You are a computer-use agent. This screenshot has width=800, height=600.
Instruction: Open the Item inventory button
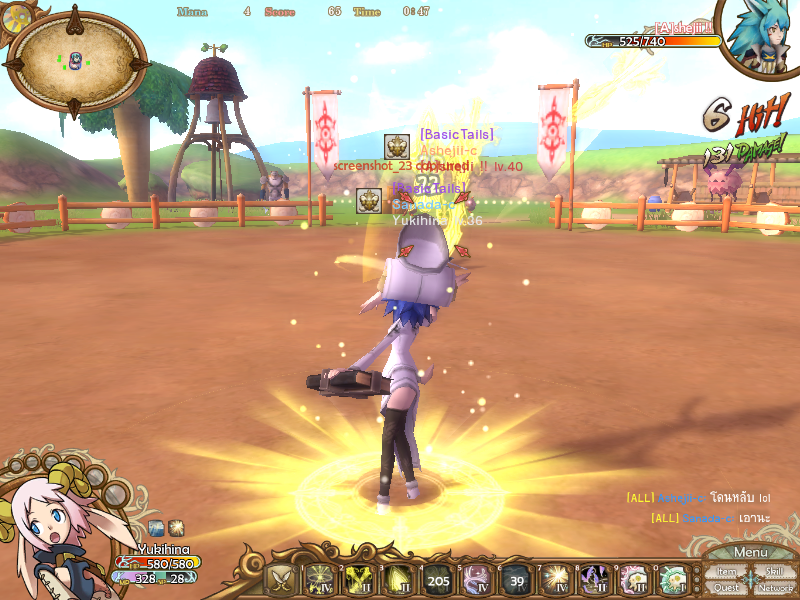pyautogui.click(x=727, y=572)
